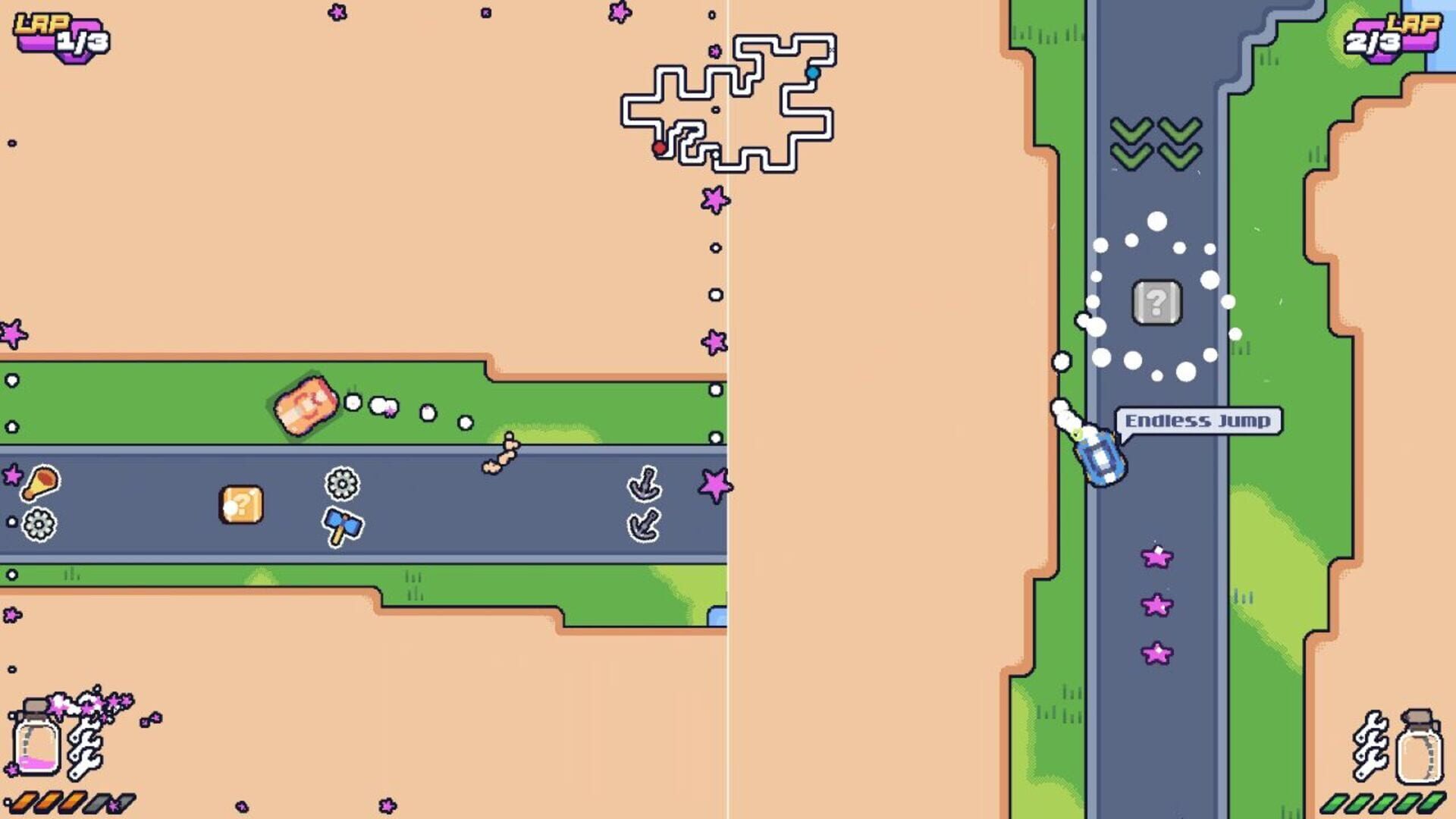Select the orange car on the grass
This screenshot has height=819, width=1456.
pos(306,407)
